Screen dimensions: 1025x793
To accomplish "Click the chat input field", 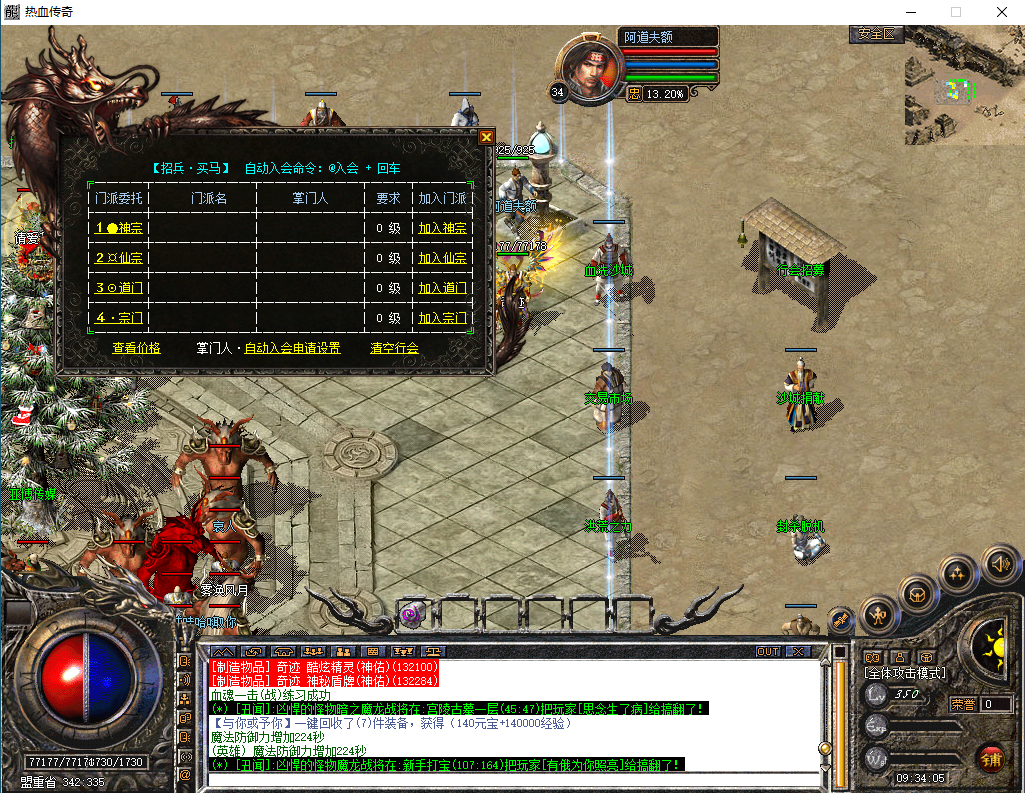I will [x=510, y=778].
